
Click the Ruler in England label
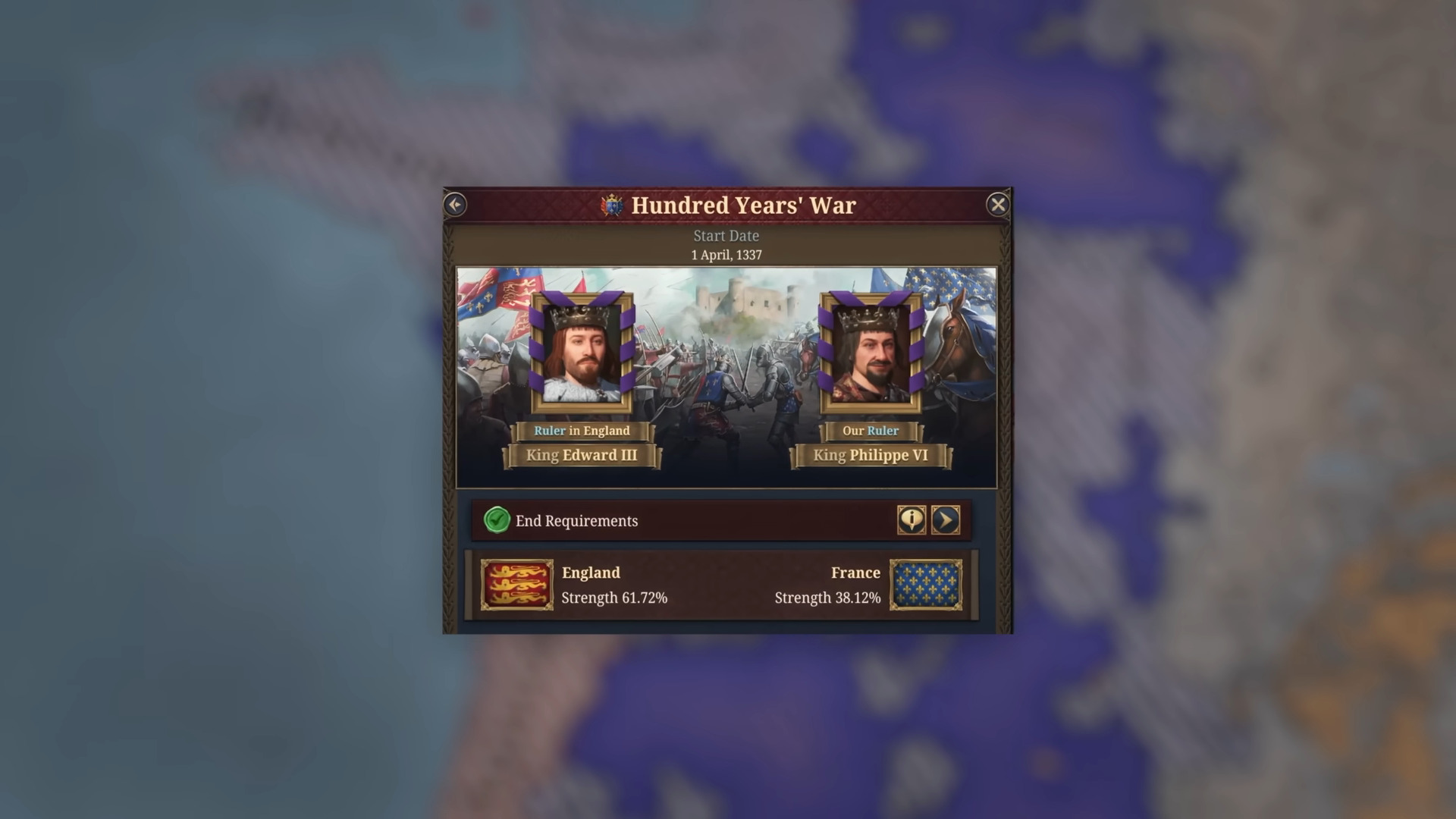(582, 431)
